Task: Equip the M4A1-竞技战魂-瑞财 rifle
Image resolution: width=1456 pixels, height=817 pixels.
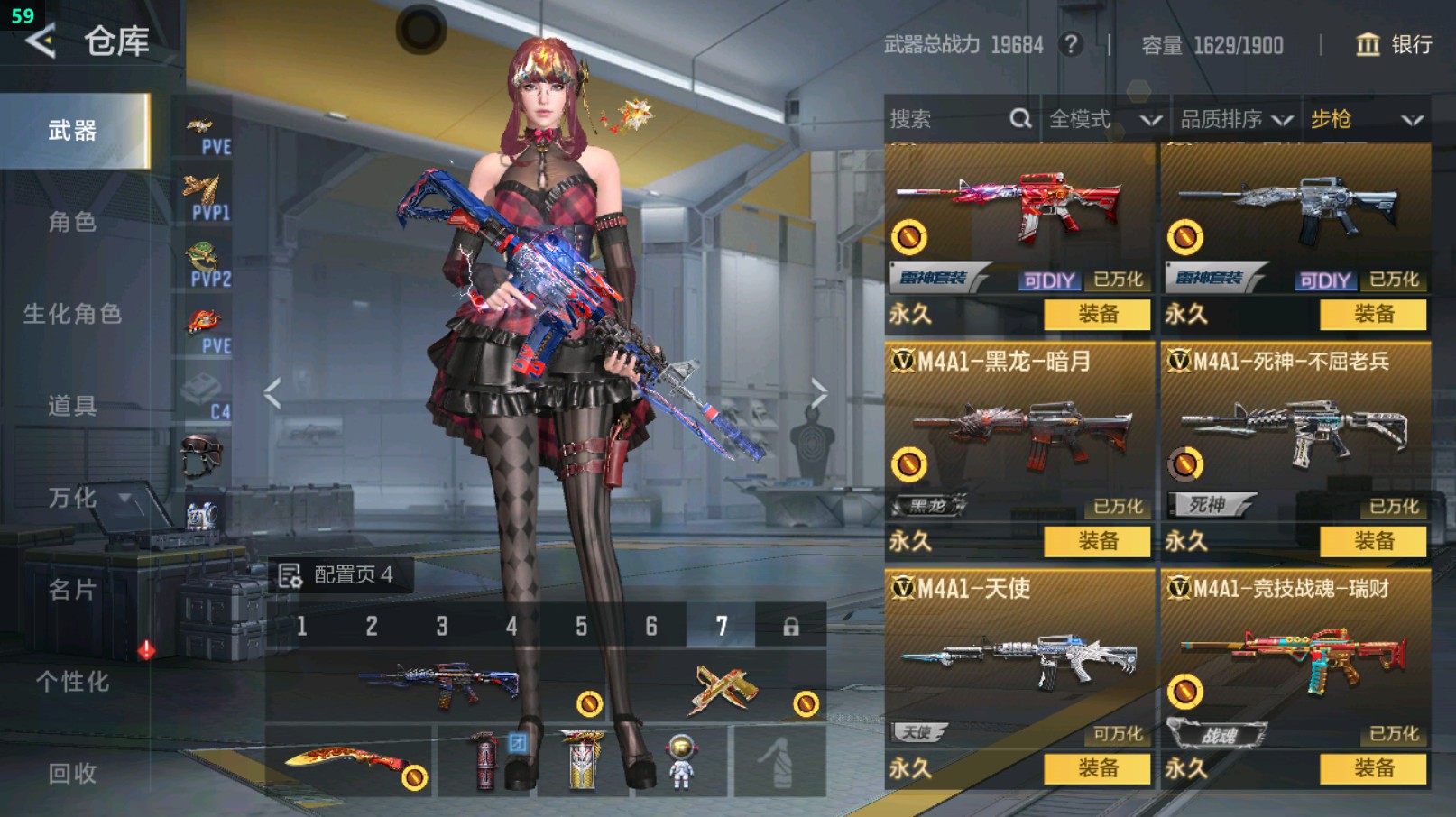Action: click(x=1373, y=768)
